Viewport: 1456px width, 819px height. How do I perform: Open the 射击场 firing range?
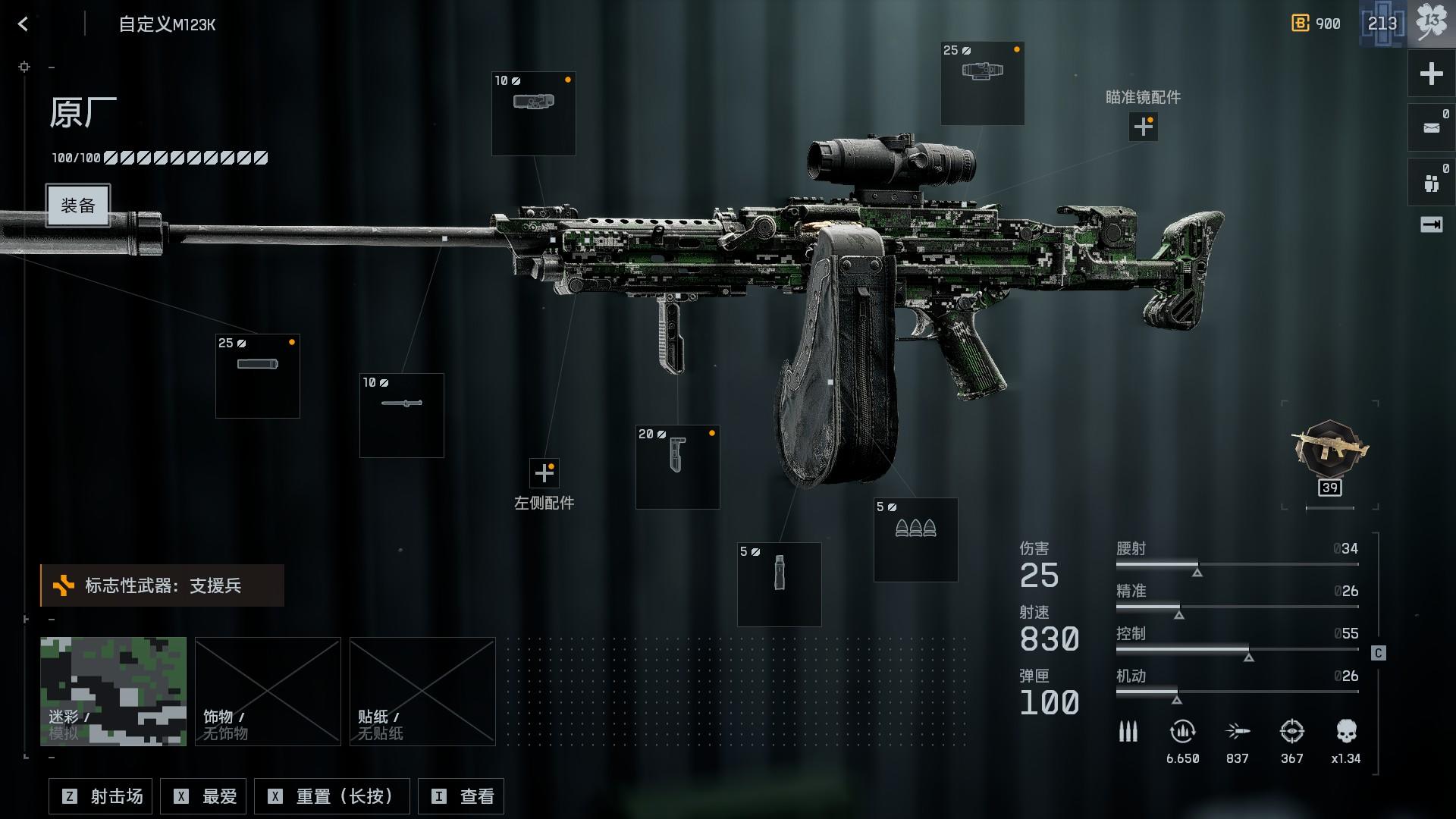tap(101, 796)
